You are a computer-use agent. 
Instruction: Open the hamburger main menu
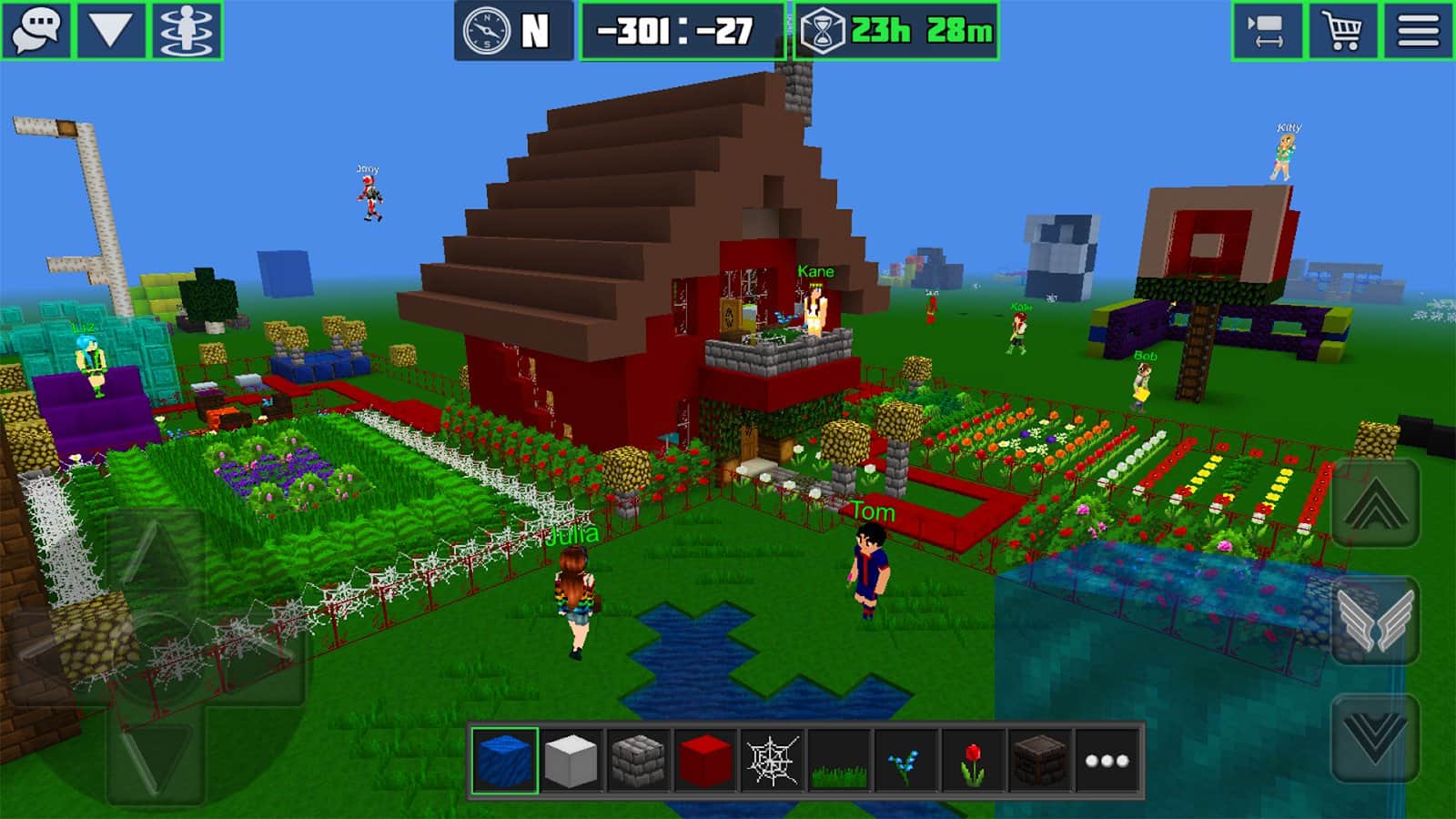pyautogui.click(x=1418, y=31)
